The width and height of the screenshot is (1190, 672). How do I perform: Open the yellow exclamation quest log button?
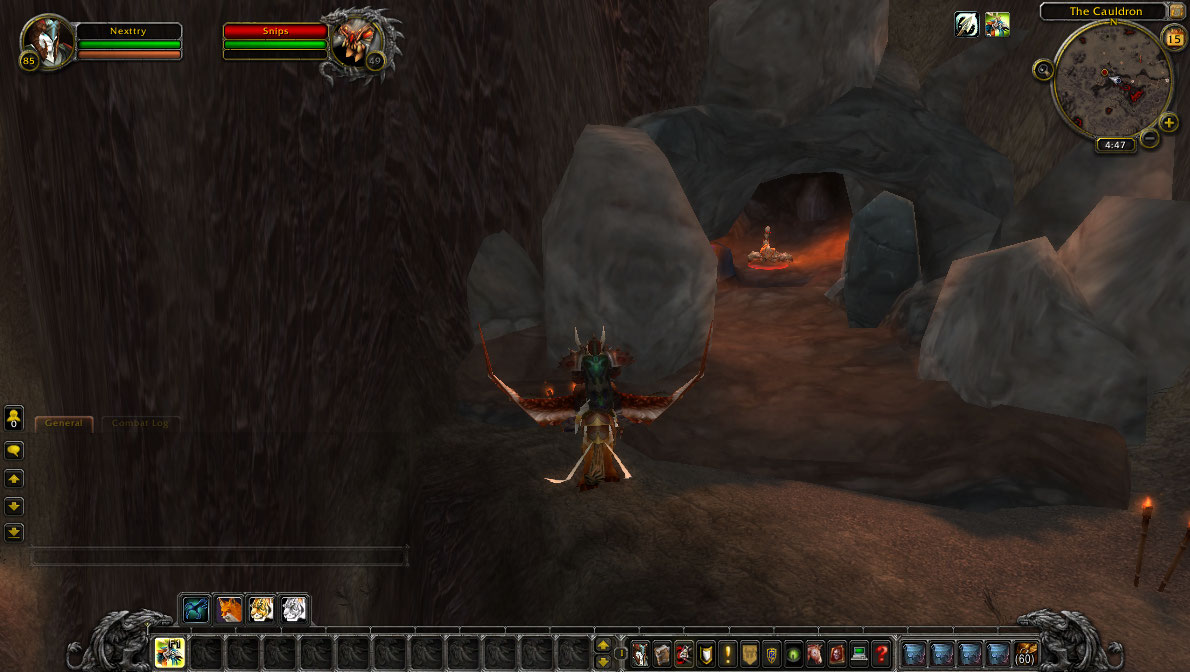[727, 654]
